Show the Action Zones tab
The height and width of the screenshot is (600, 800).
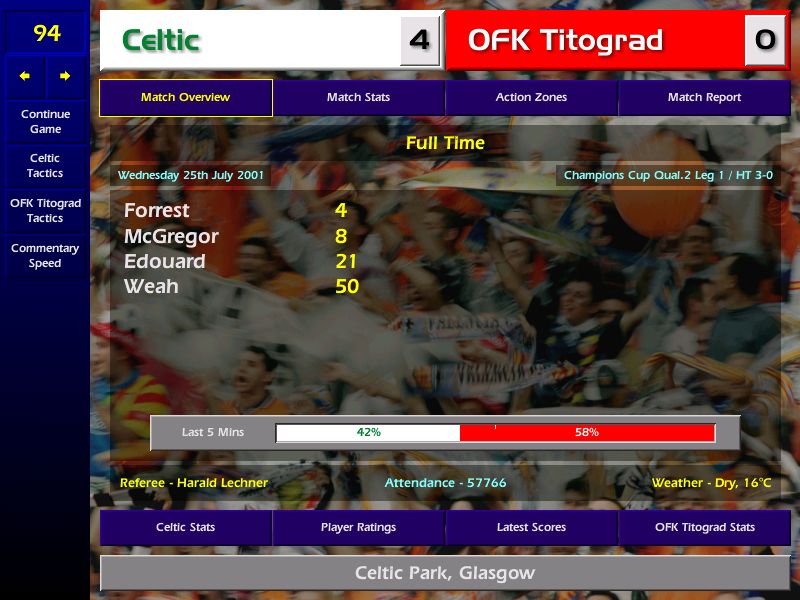[531, 97]
